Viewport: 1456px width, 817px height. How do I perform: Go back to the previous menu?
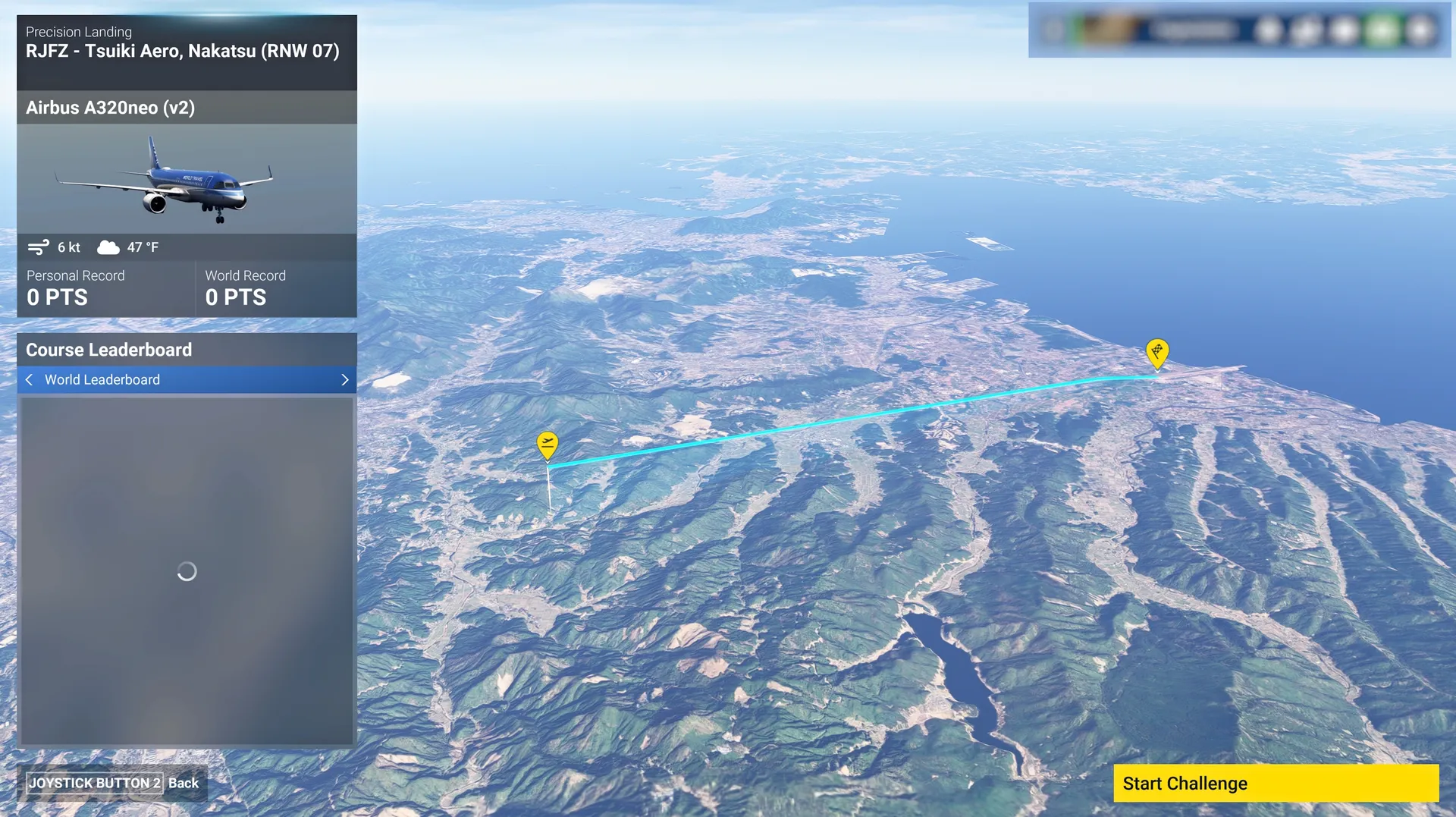113,783
